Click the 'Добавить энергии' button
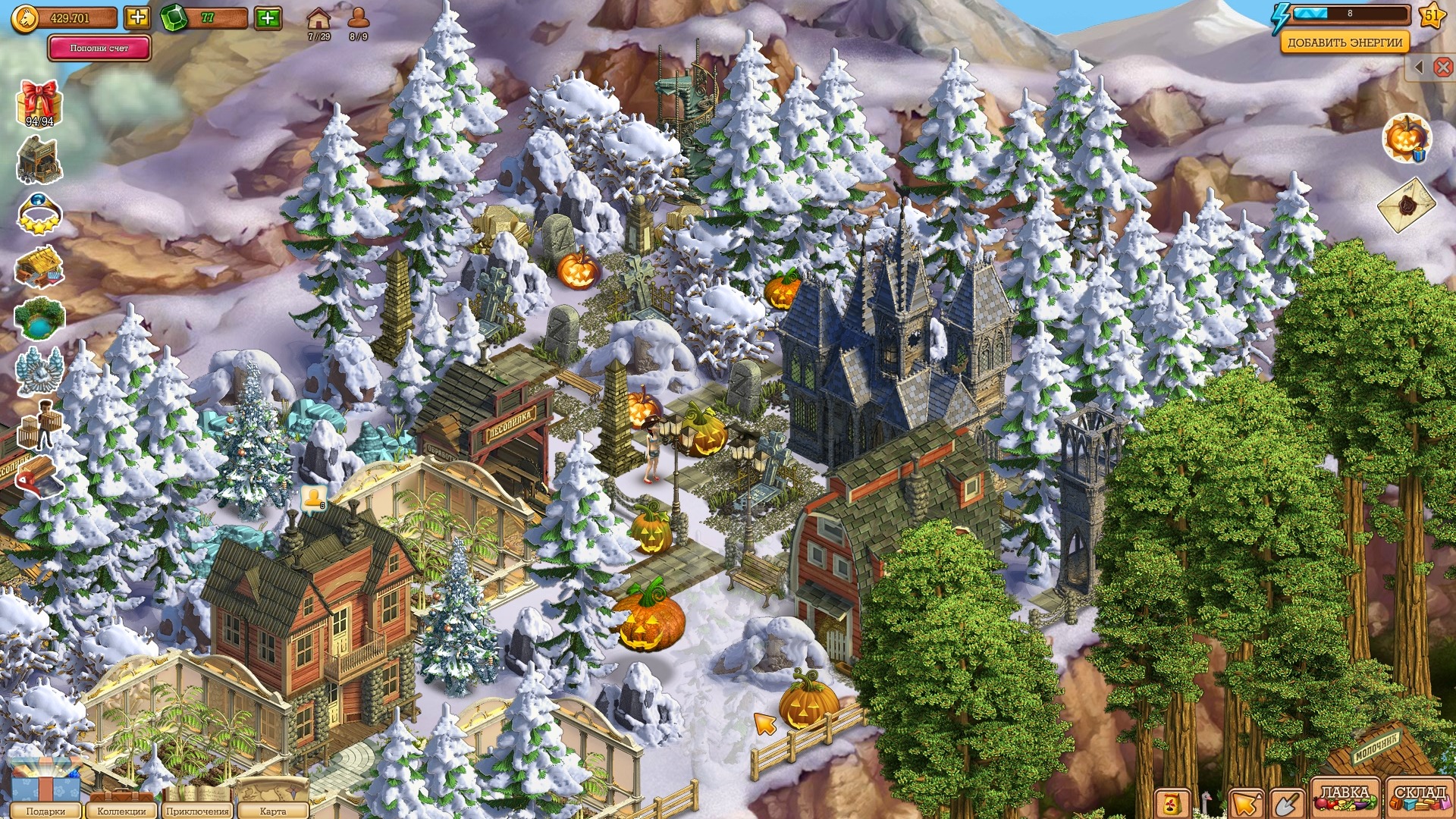This screenshot has height=819, width=1456. point(1344,42)
